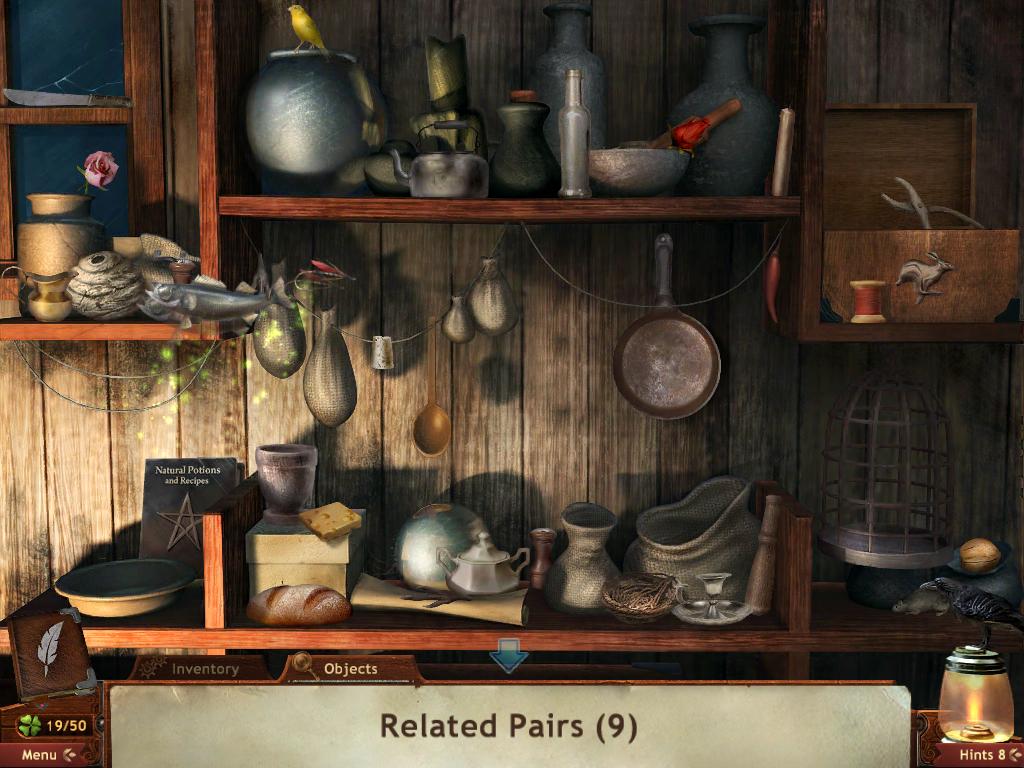This screenshot has height=768, width=1024.
Task: Open the Menu button
Action: point(46,754)
